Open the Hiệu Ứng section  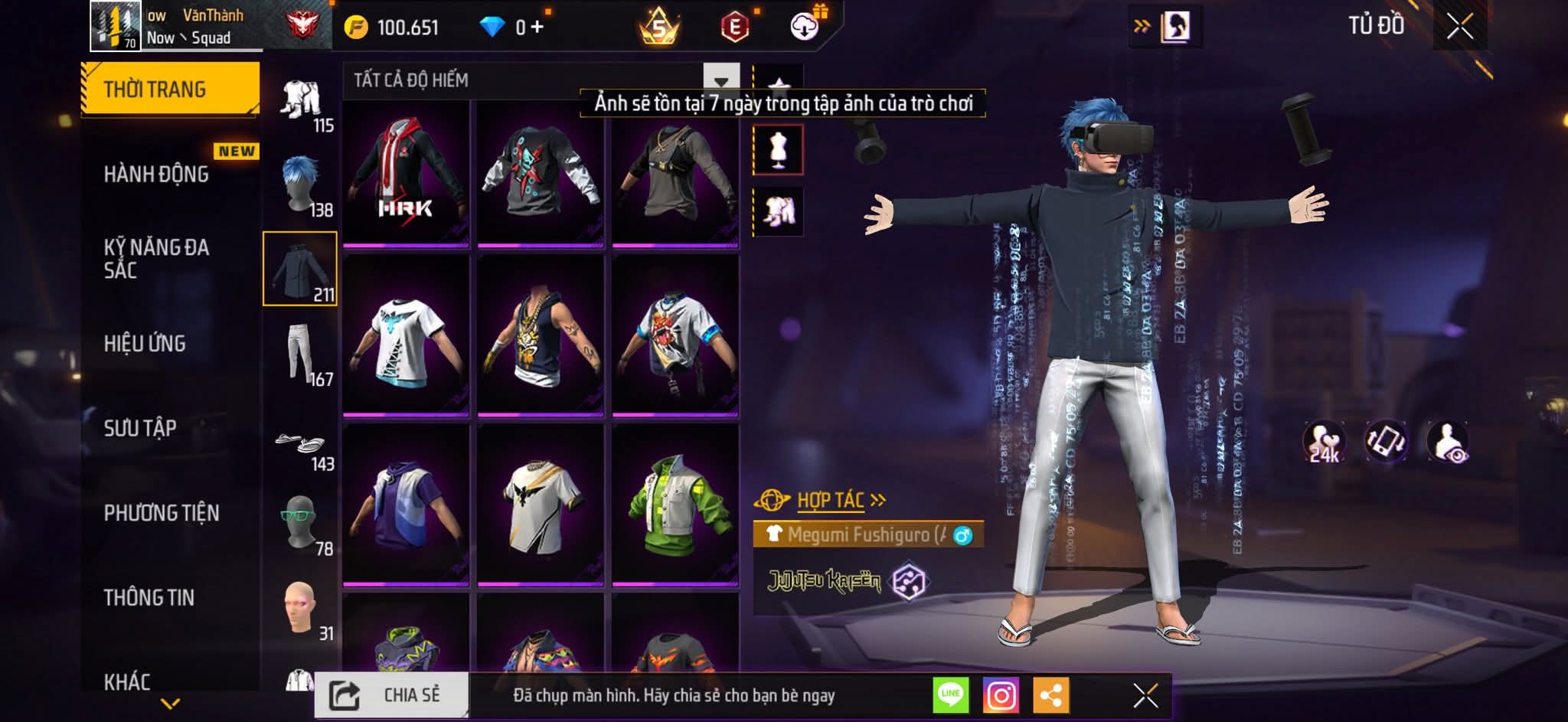145,344
